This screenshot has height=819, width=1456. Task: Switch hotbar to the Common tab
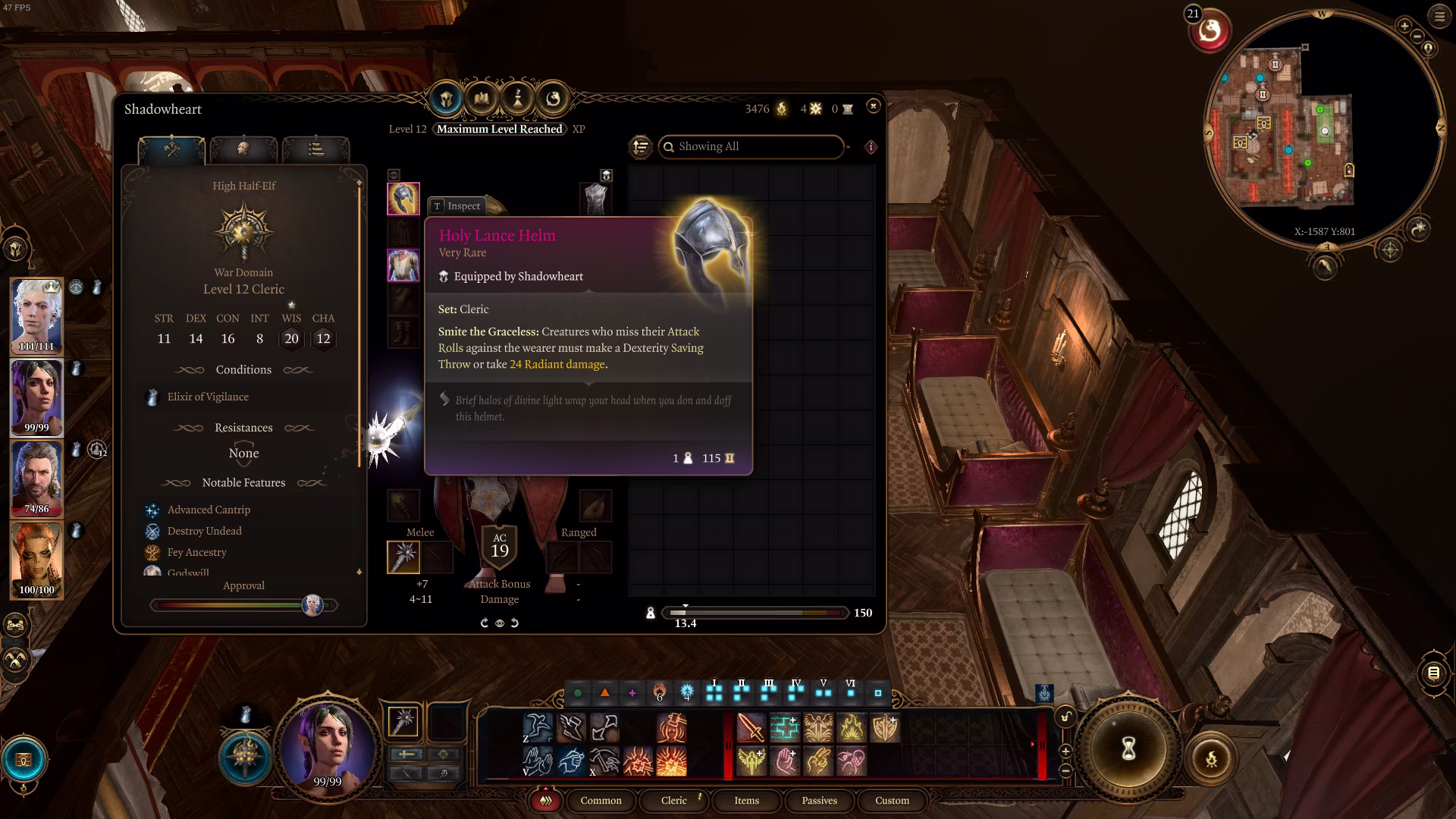pos(601,801)
